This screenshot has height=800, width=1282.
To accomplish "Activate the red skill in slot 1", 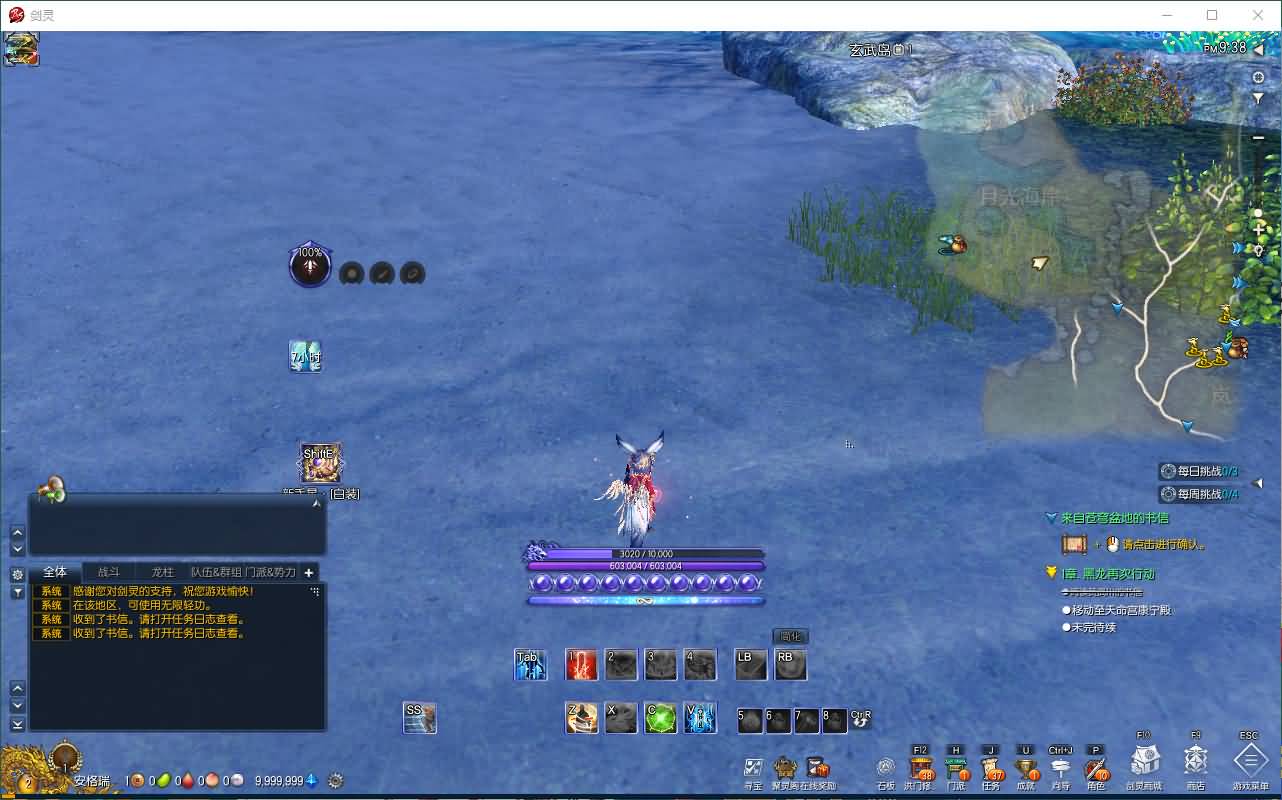I will pyautogui.click(x=581, y=665).
